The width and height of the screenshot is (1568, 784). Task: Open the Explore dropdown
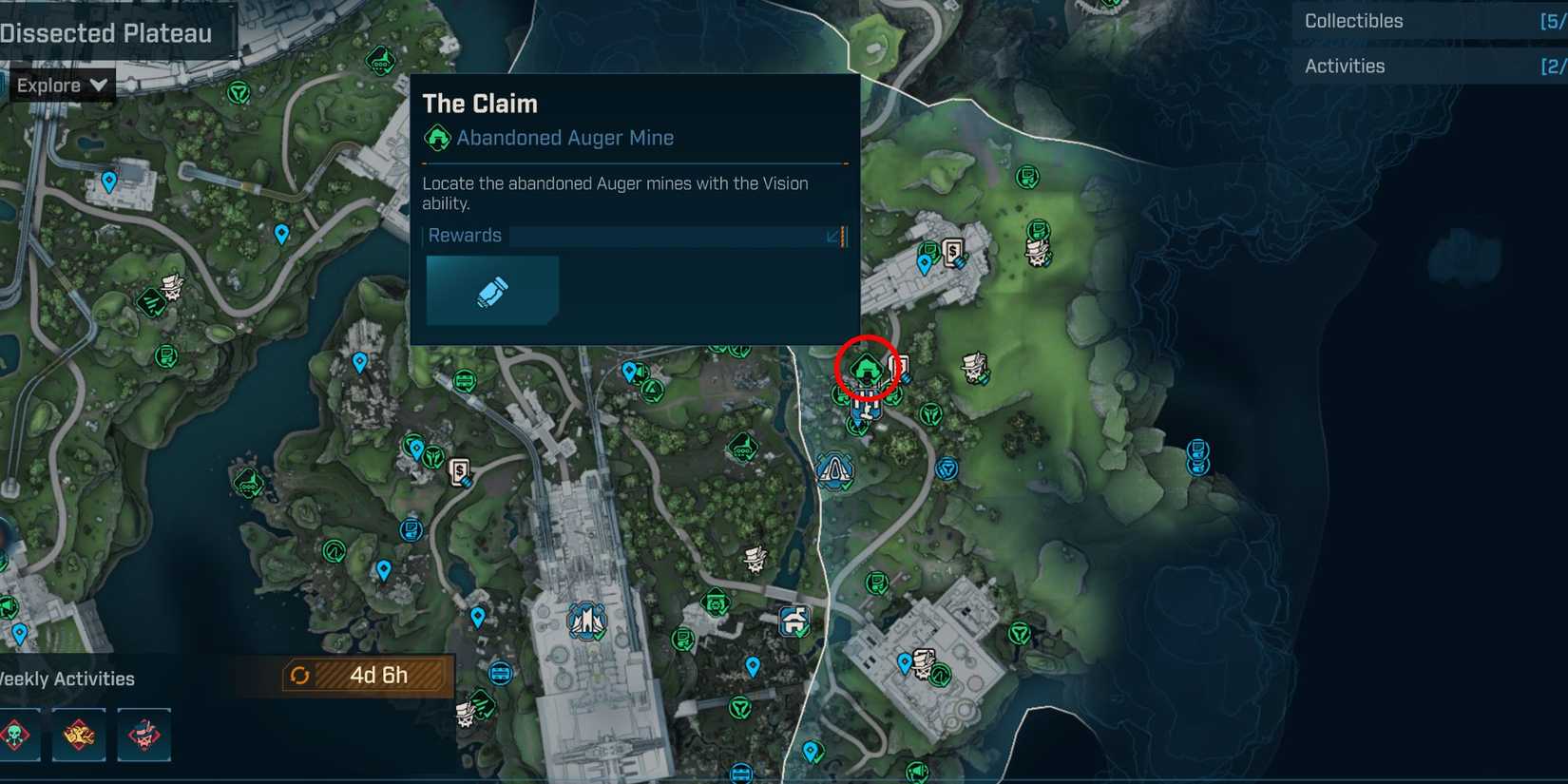coord(60,85)
